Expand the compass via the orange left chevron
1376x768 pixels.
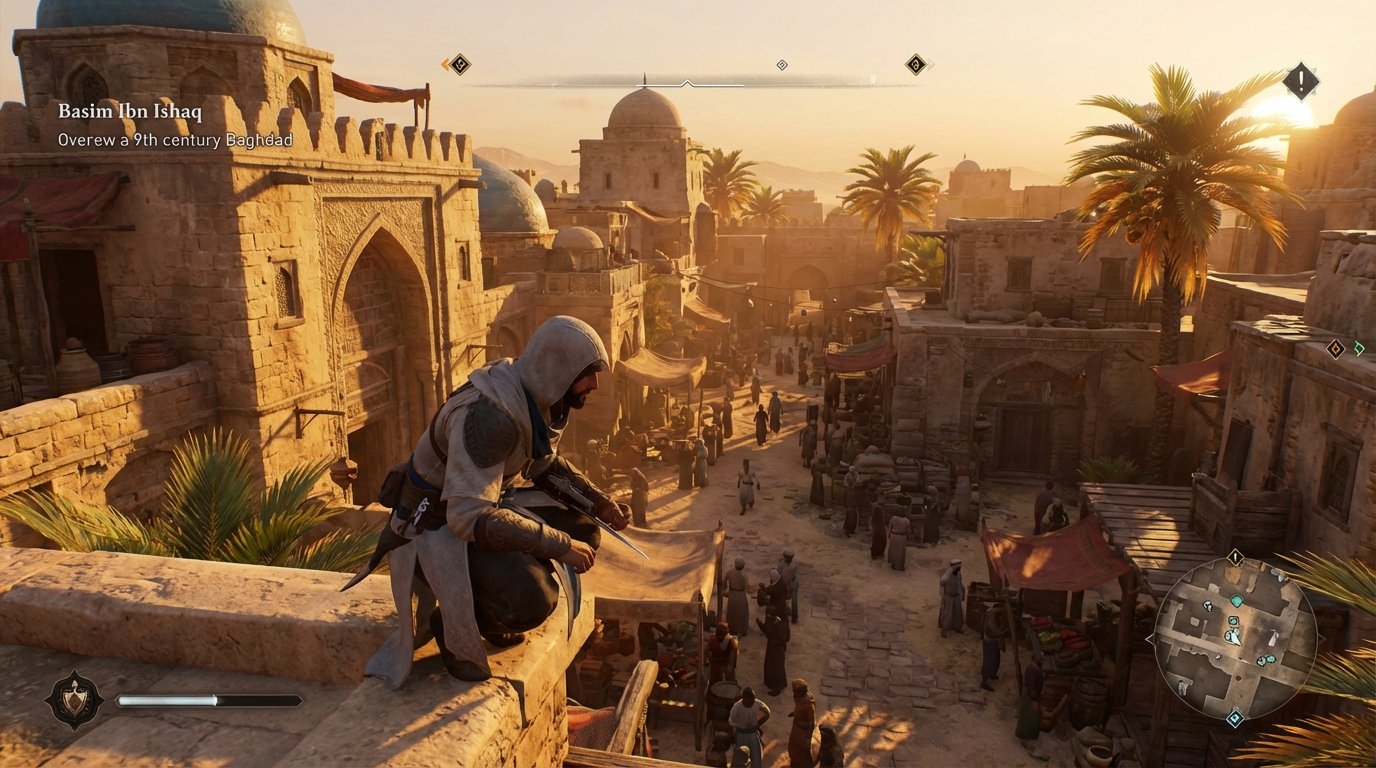point(444,64)
